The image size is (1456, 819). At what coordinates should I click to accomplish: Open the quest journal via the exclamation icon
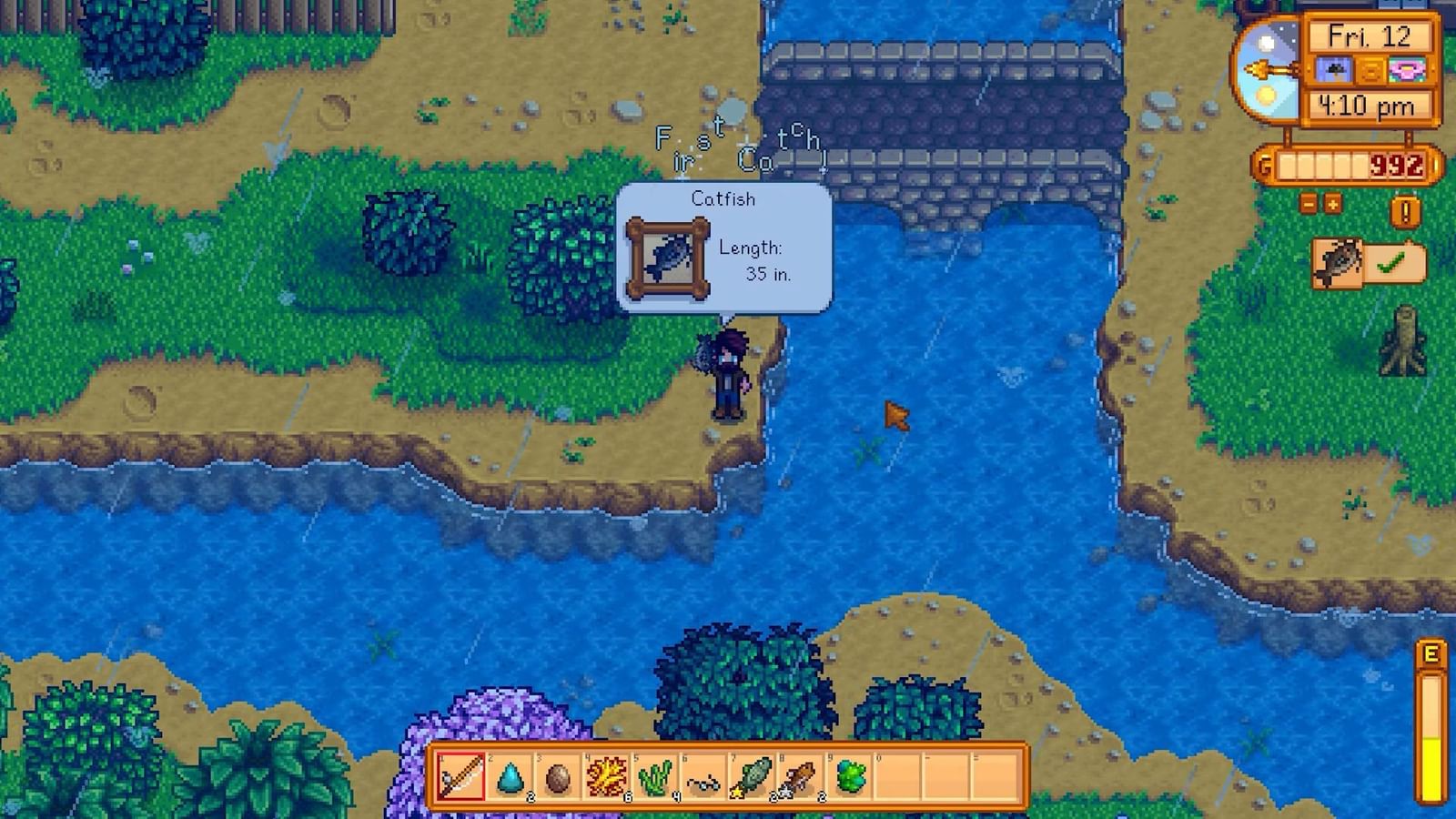click(1405, 211)
